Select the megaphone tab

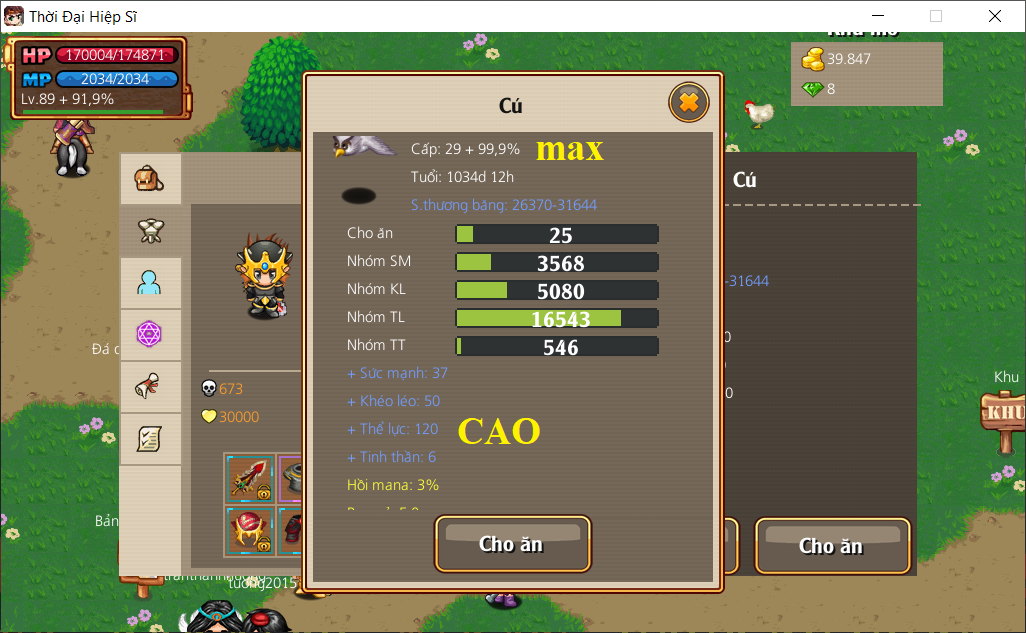(x=150, y=387)
